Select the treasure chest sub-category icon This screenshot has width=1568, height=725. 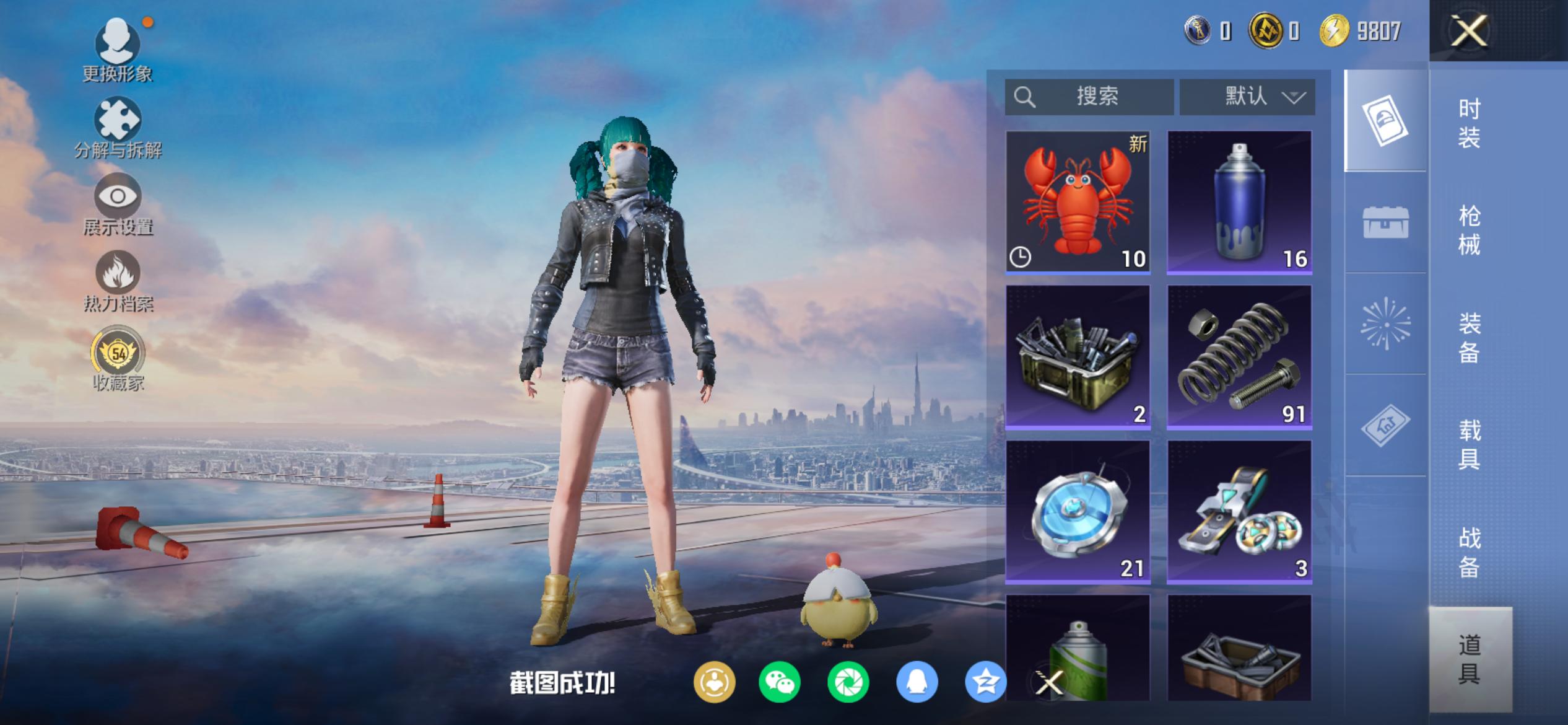(1385, 222)
